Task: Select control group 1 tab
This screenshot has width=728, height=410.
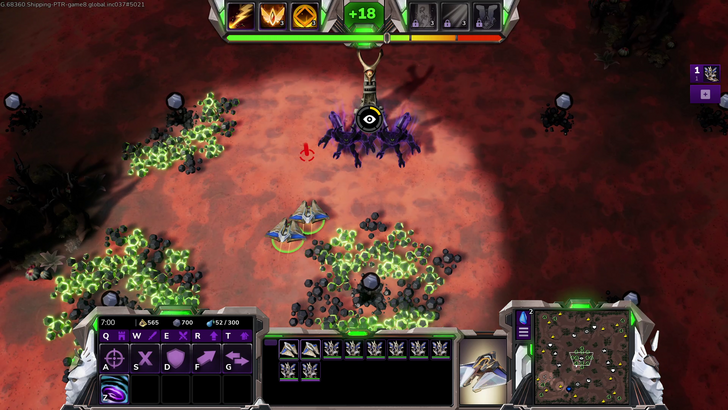Action: (705, 73)
